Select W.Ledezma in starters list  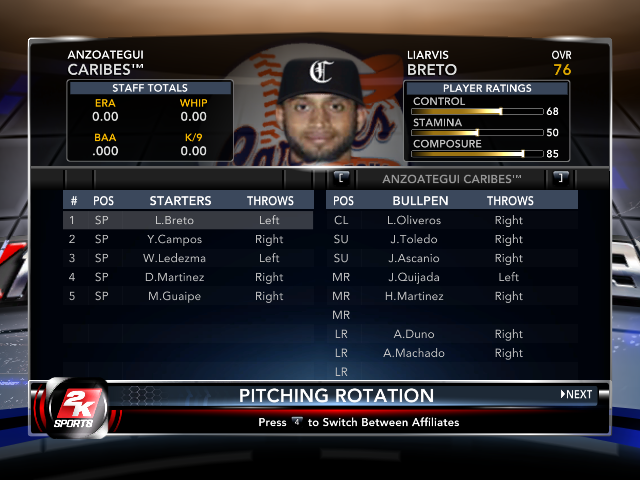(x=187, y=258)
